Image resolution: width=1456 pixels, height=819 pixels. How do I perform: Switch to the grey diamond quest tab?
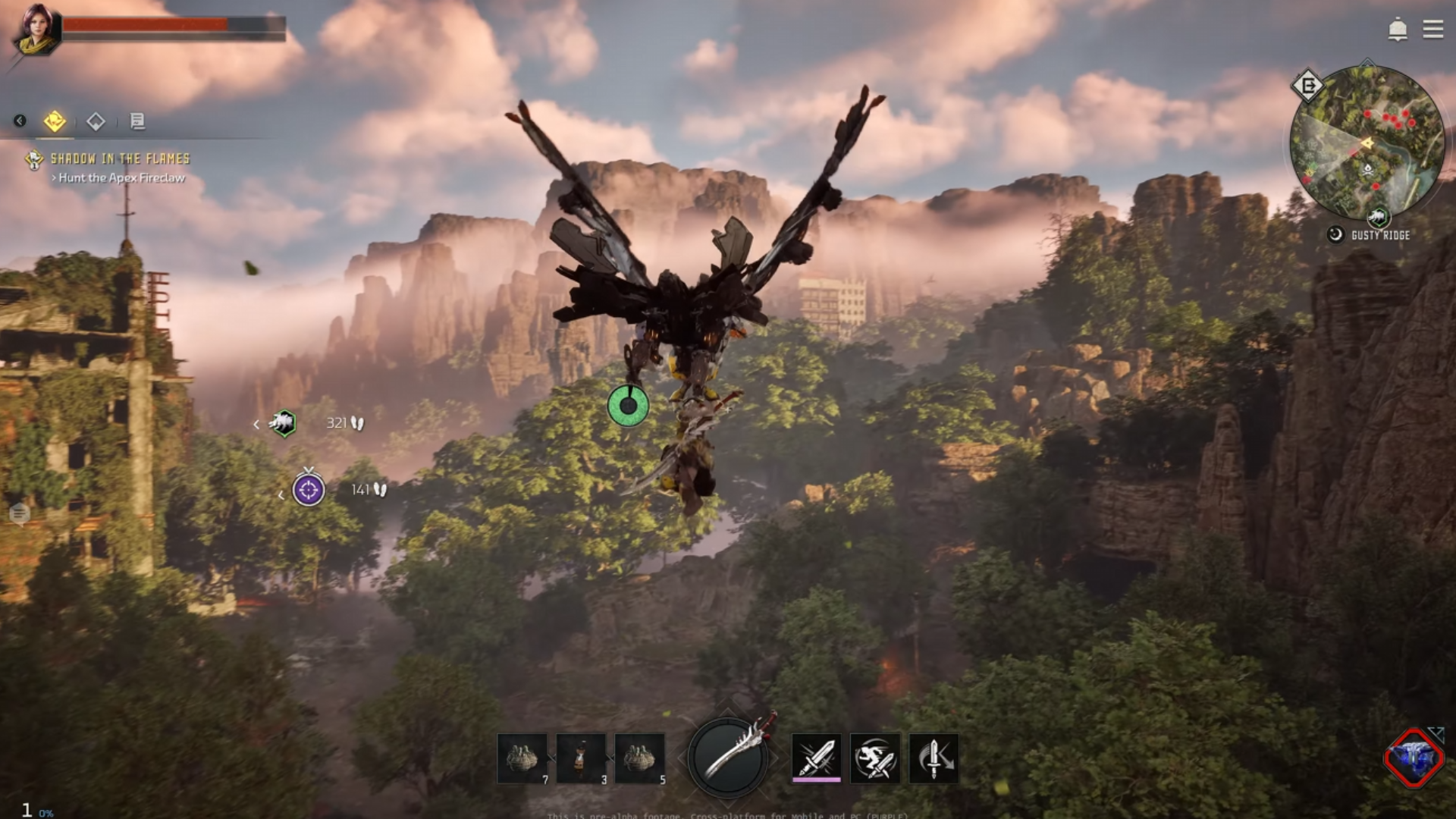96,121
